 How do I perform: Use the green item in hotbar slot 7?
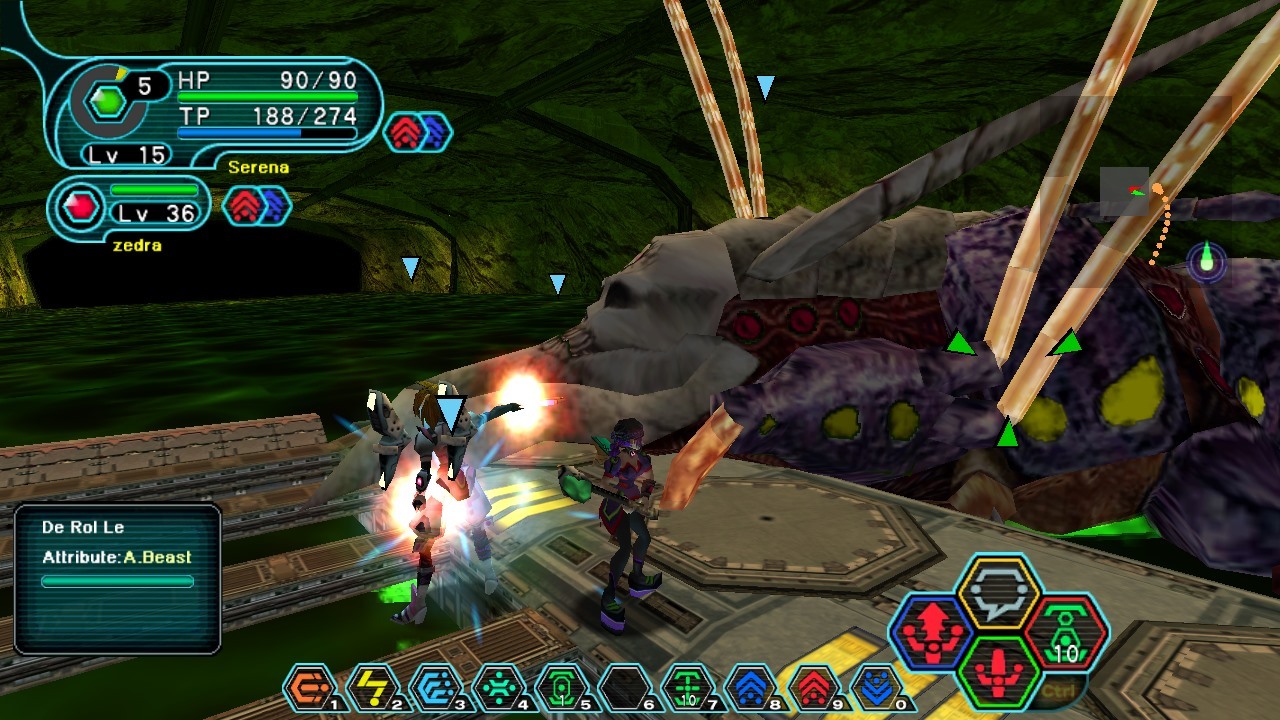point(688,686)
